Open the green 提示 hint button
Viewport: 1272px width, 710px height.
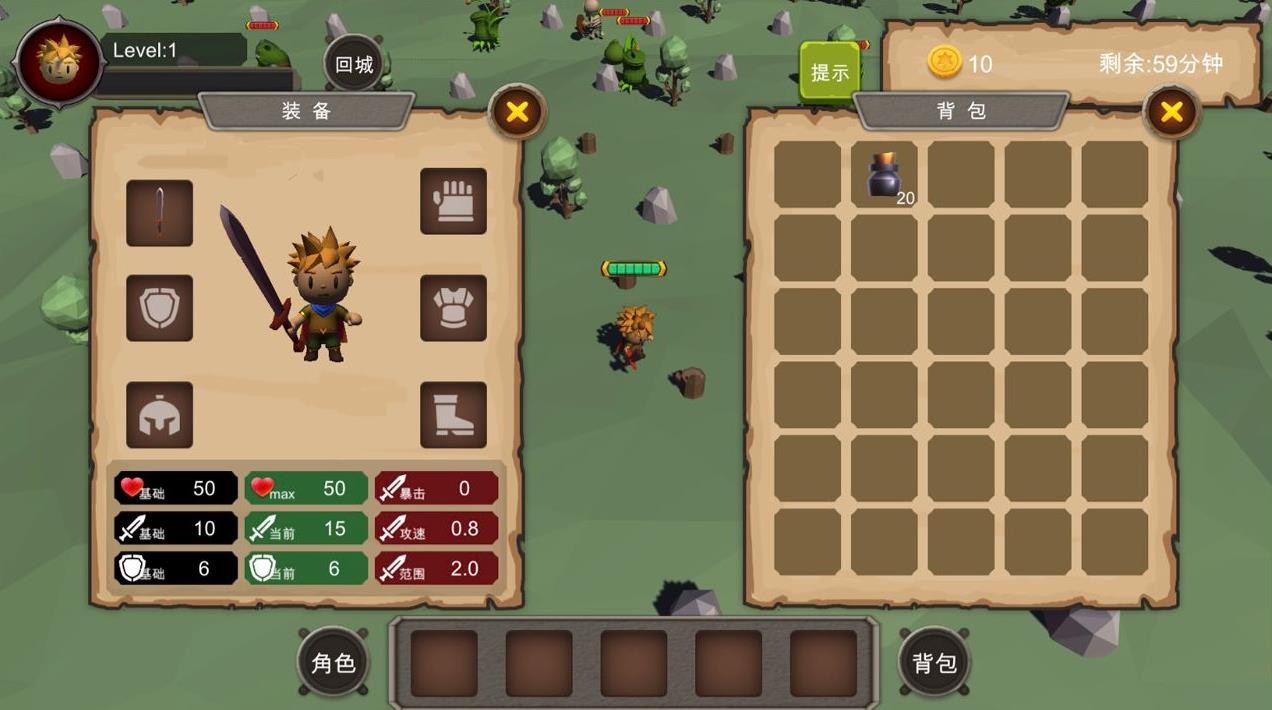point(829,72)
